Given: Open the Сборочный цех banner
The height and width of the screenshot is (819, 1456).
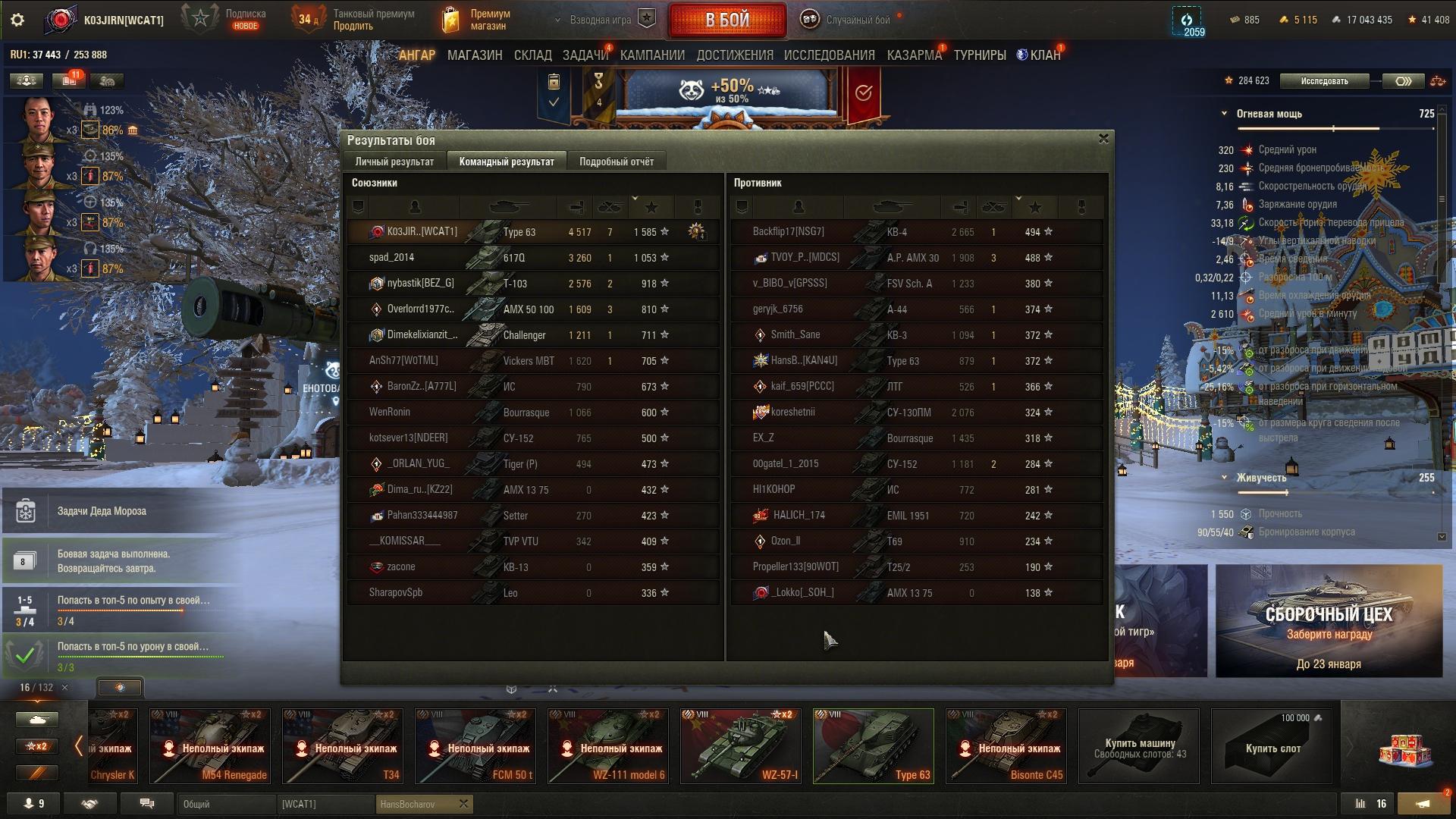Looking at the screenshot, I should click(1329, 621).
